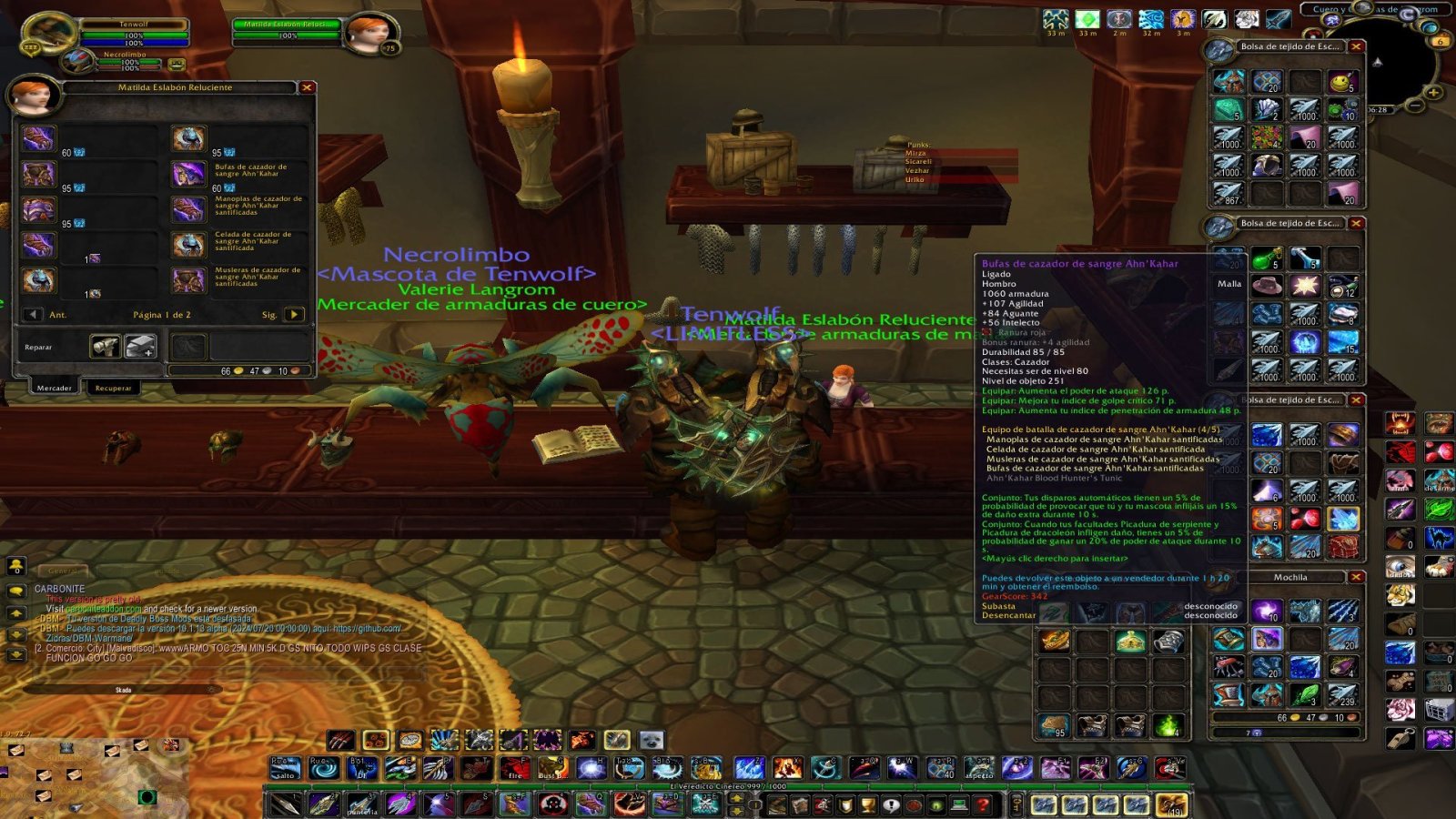1456x819 pixels.
Task: Click the repair-all anvil icon
Action: pyautogui.click(x=141, y=346)
